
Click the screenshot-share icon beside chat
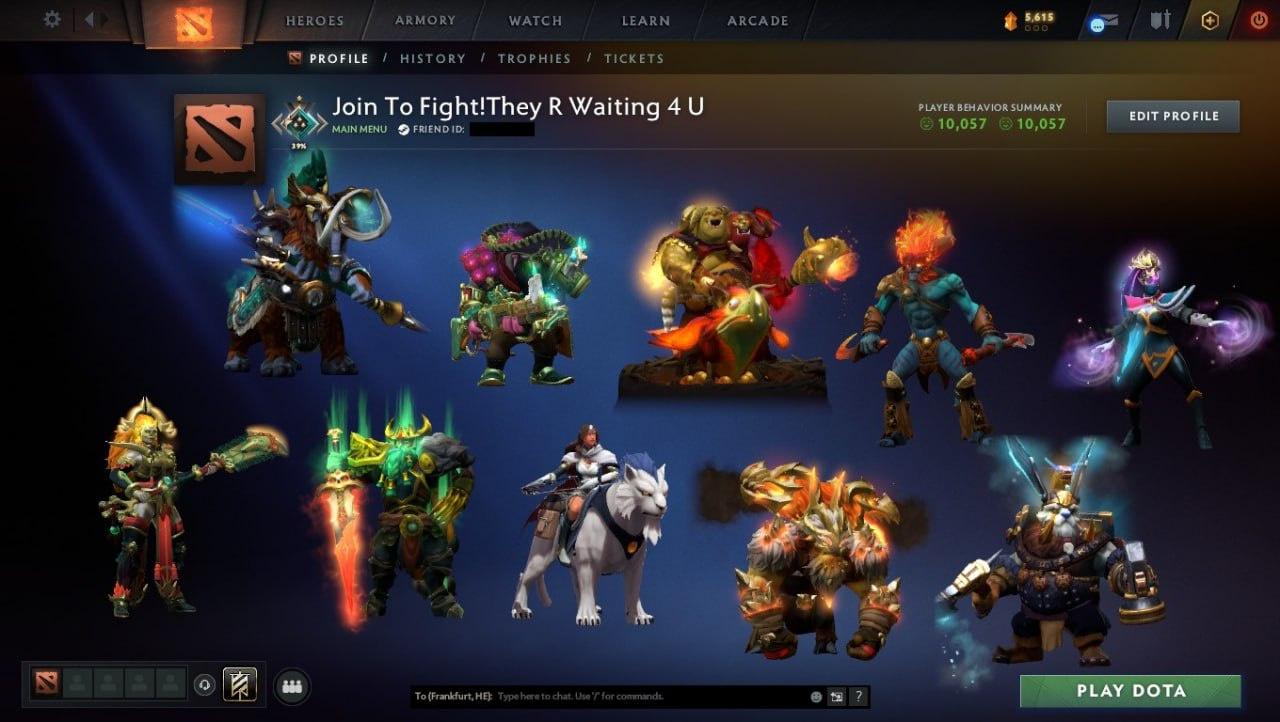(837, 696)
